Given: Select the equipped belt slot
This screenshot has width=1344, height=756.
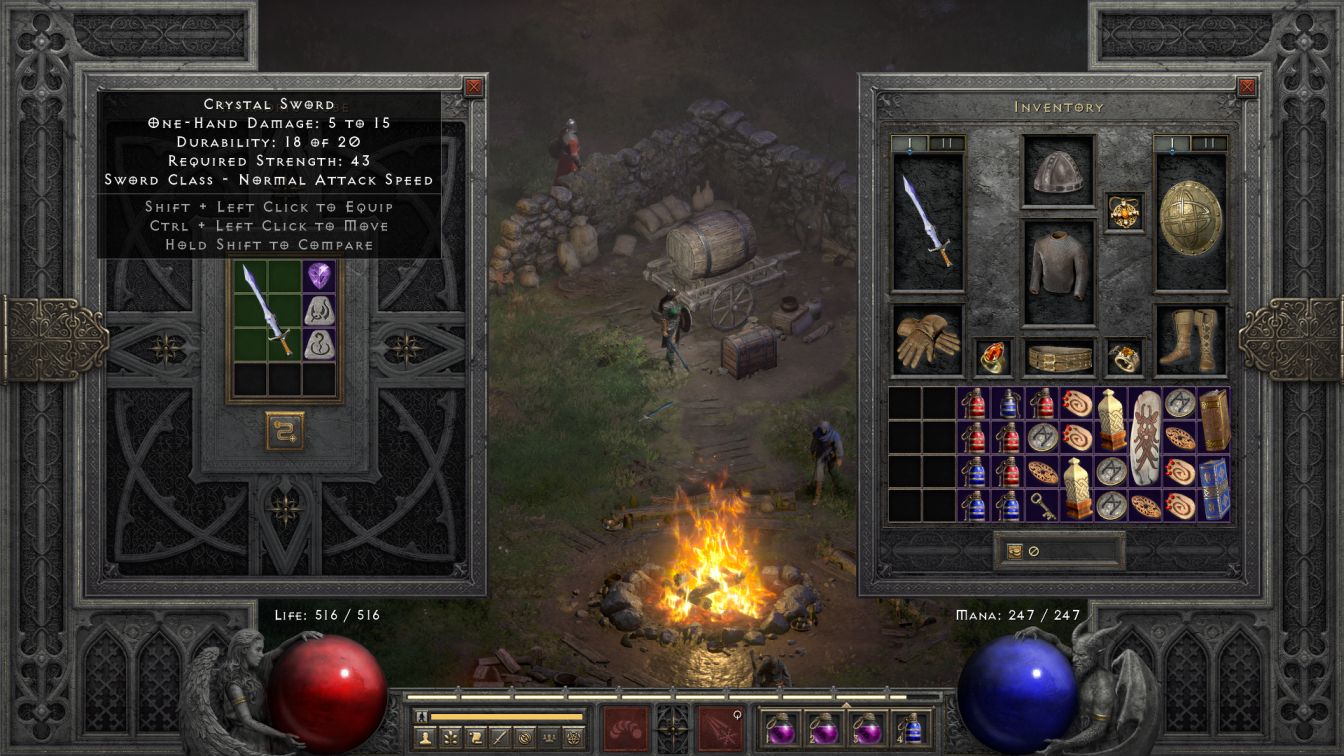Looking at the screenshot, I should click(1058, 357).
